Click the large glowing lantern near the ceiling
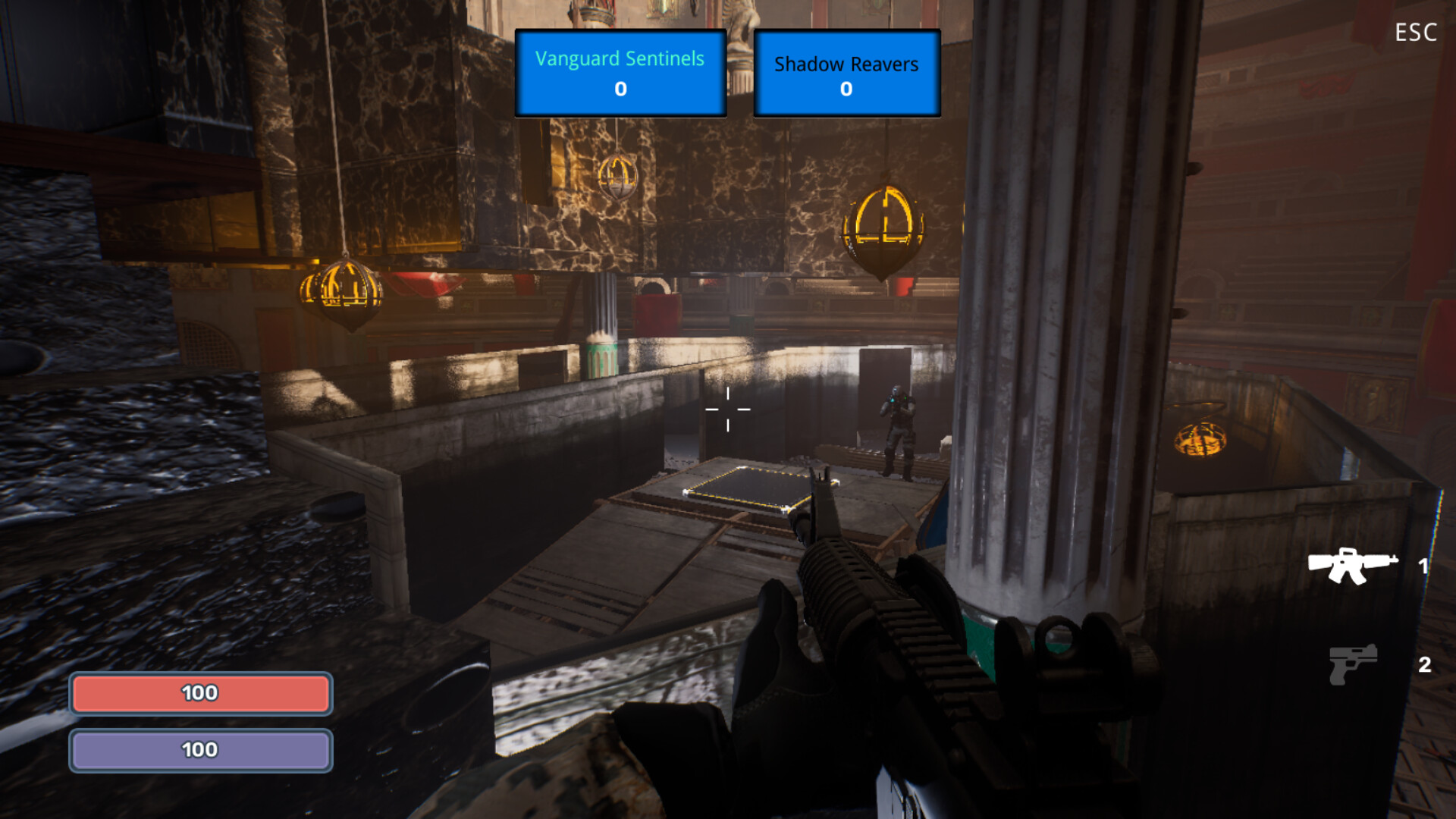The image size is (1456, 819). point(883,227)
